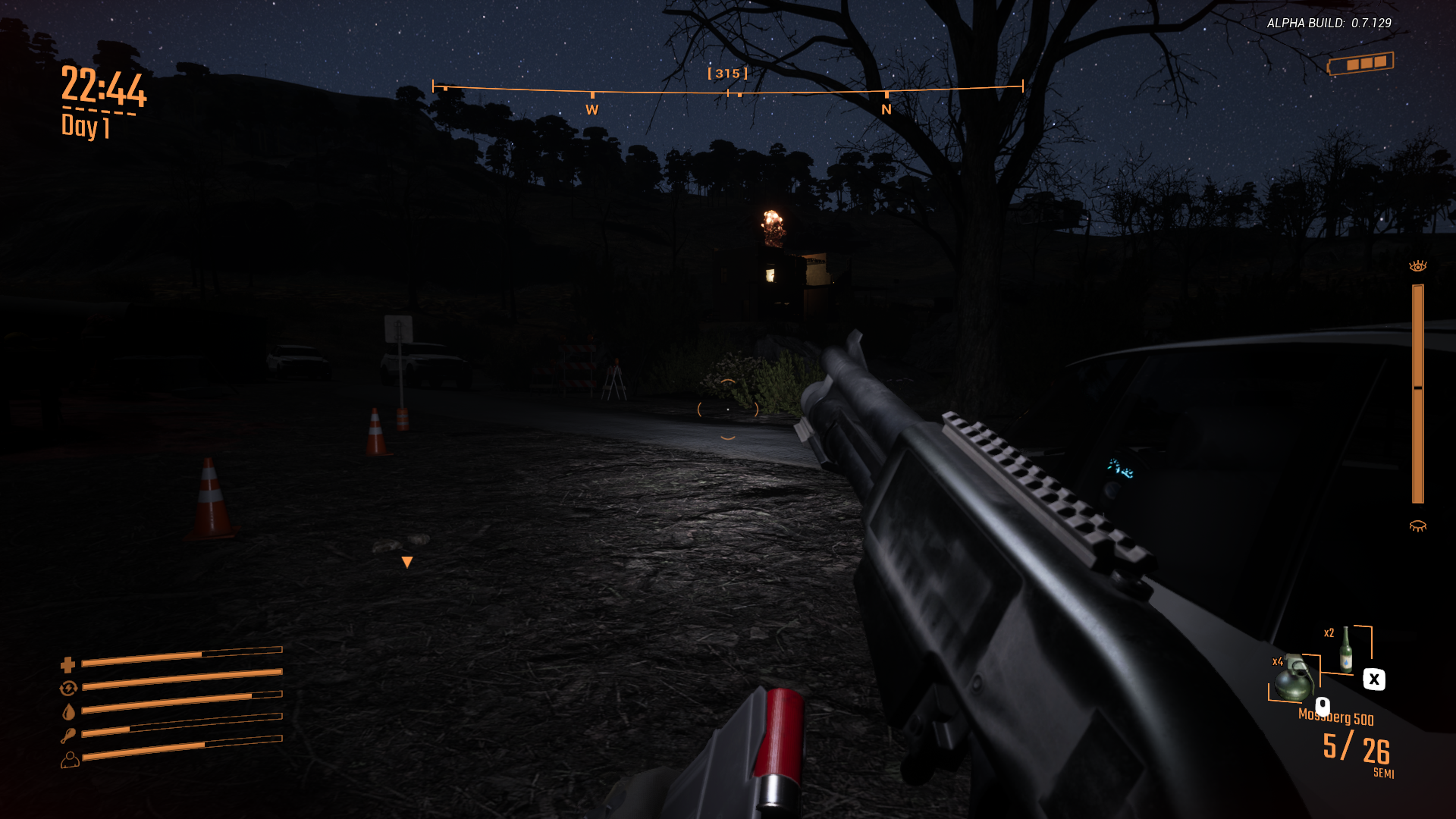
Task: Click the W marker on the compass
Action: 591,109
